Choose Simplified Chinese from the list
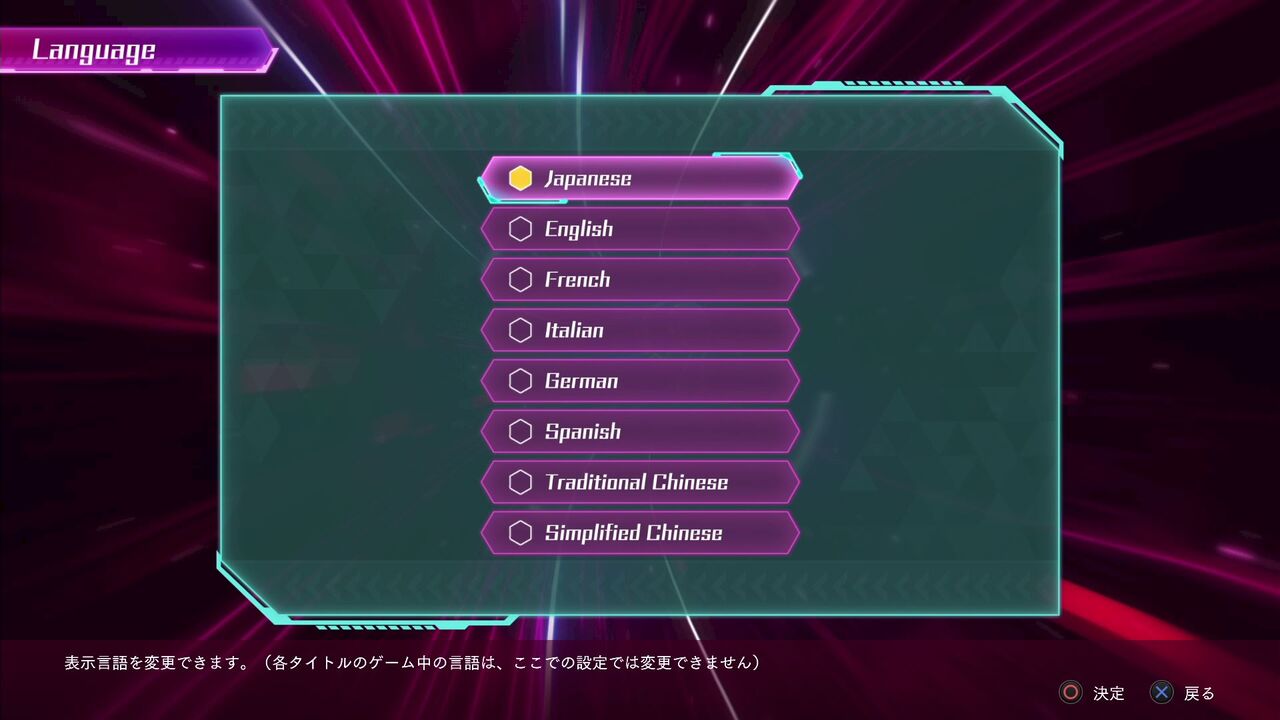1280x720 pixels. pos(640,532)
